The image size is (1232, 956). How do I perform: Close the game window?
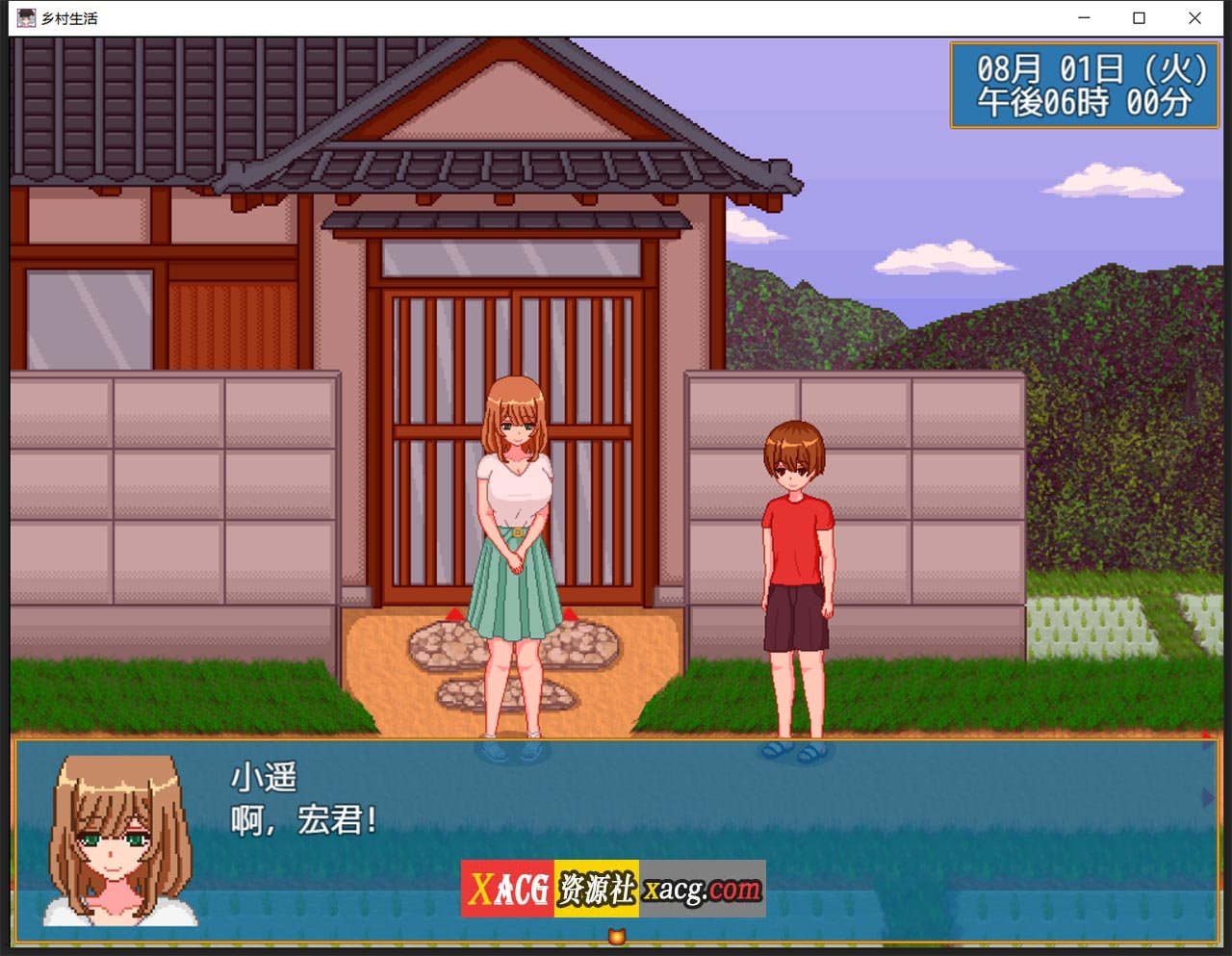(x=1194, y=18)
